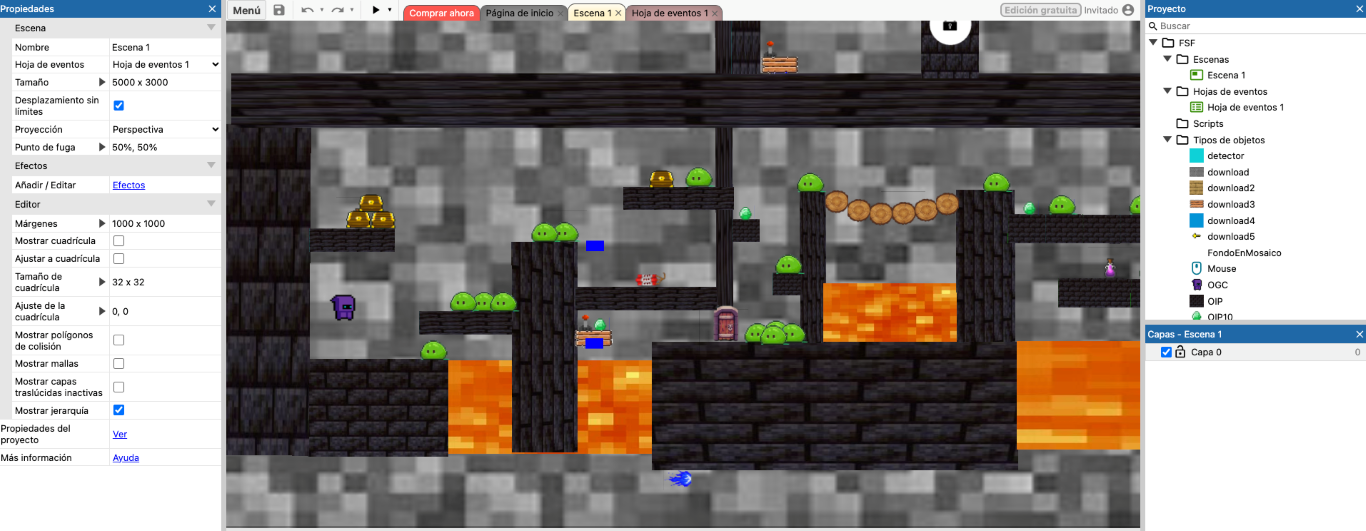
Task: Toggle Desplazamiento sin límites checkbox
Action: [x=119, y=105]
